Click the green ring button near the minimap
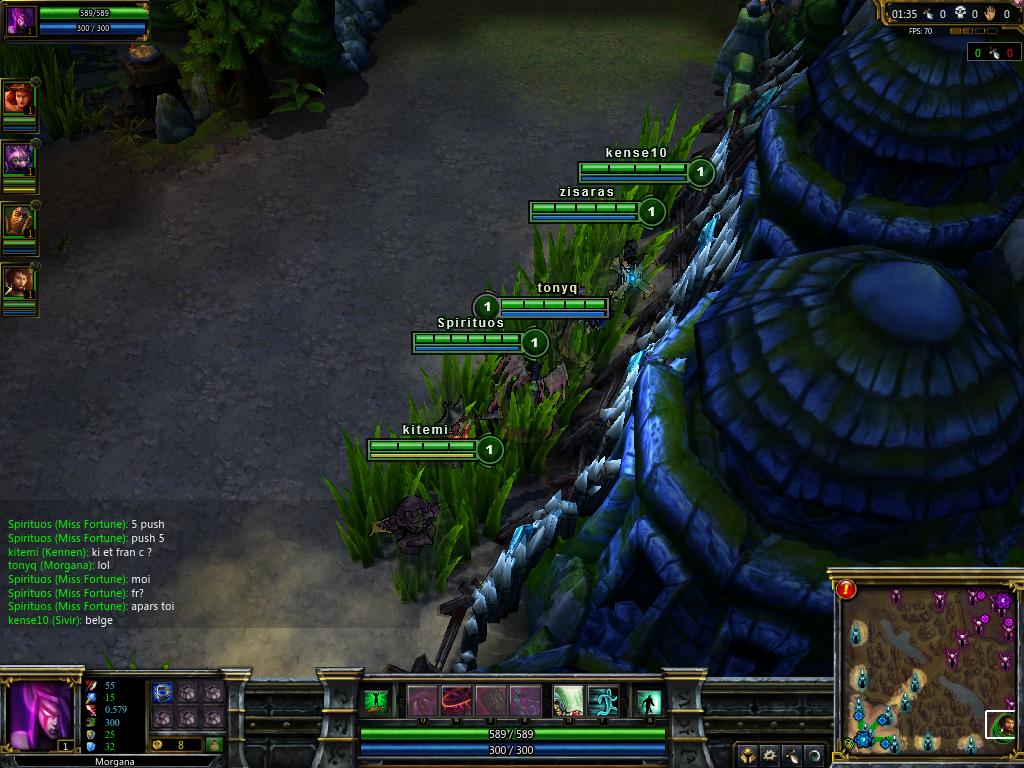 point(815,754)
